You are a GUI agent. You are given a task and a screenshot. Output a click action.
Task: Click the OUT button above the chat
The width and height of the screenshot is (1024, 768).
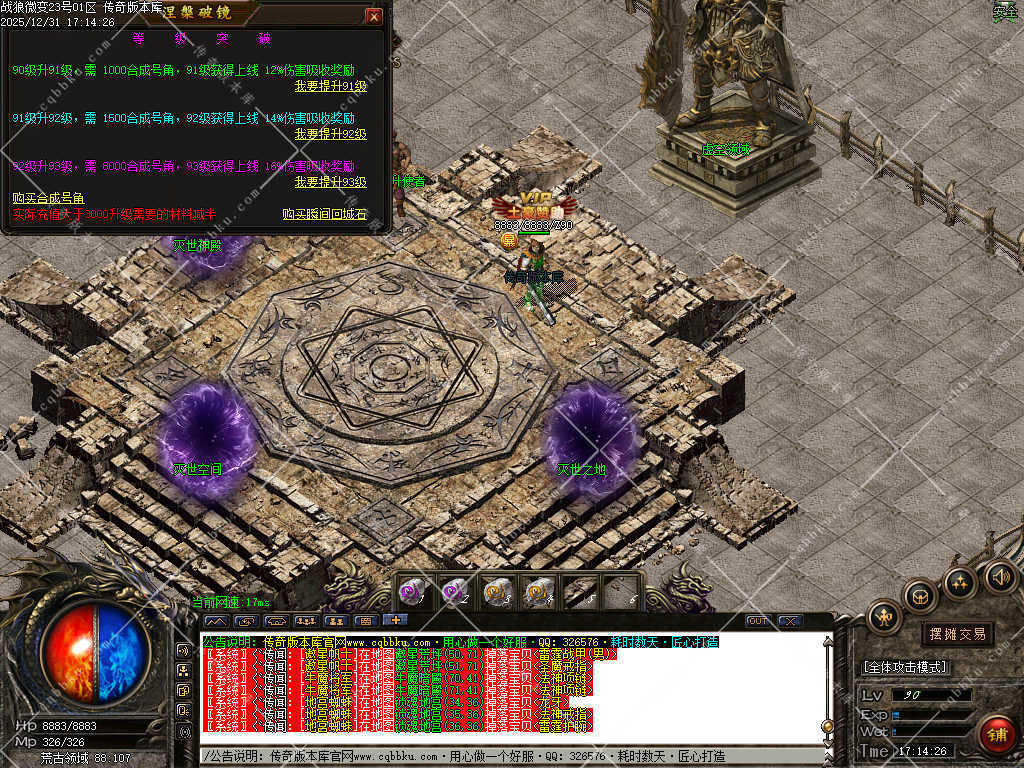tap(758, 621)
